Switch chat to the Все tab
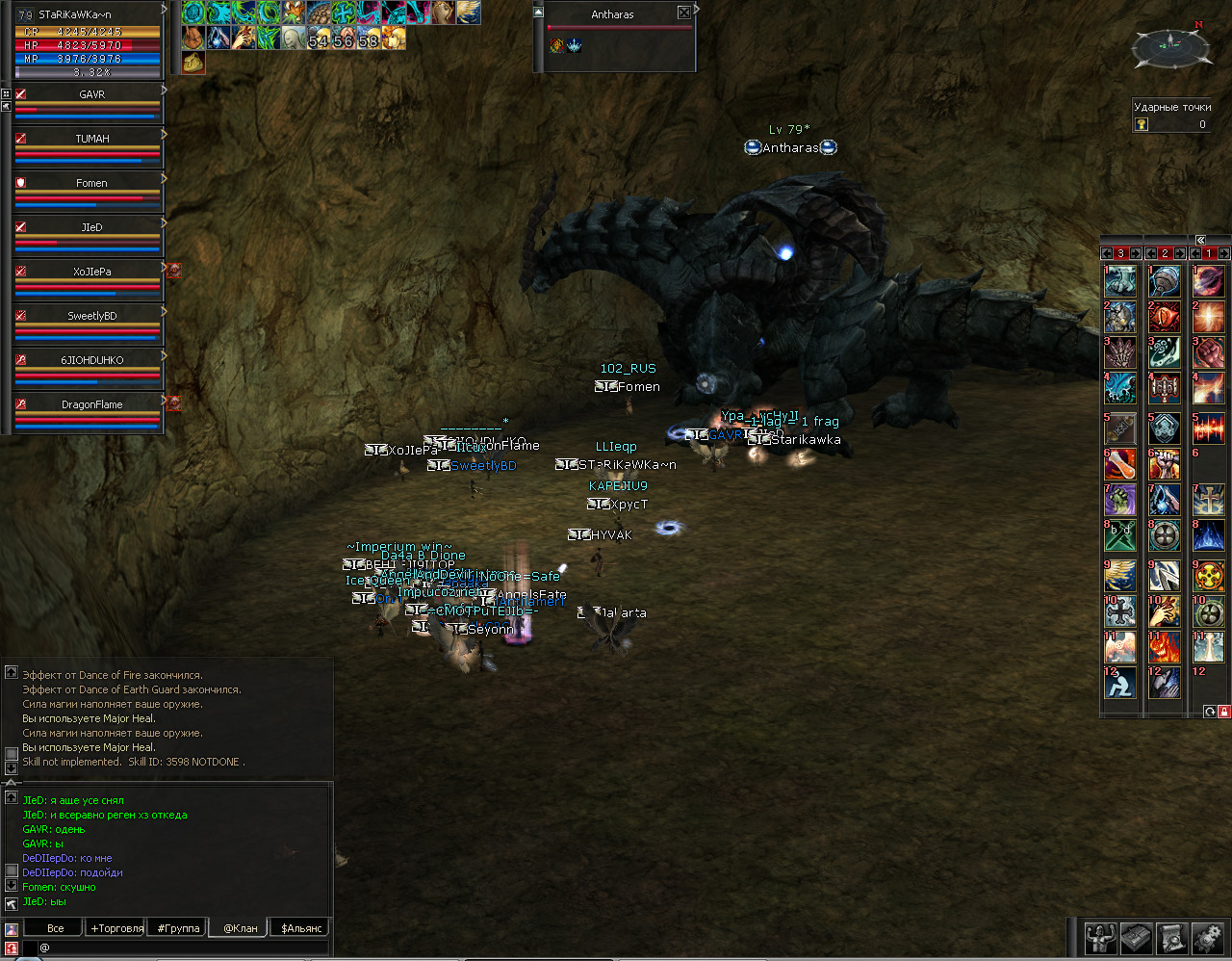The image size is (1232, 961). [x=56, y=928]
